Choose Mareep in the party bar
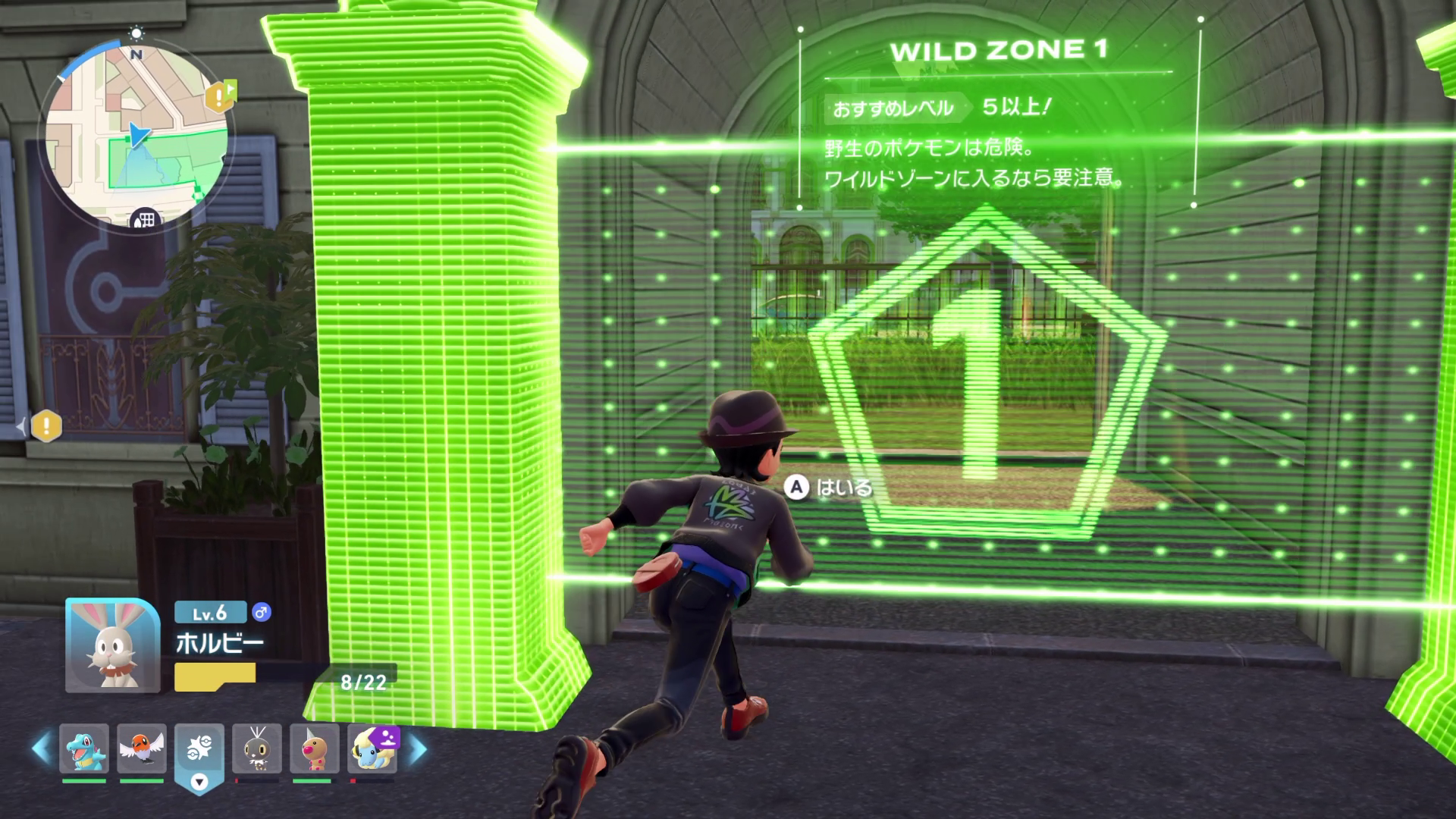The height and width of the screenshot is (819, 1456). click(x=372, y=748)
